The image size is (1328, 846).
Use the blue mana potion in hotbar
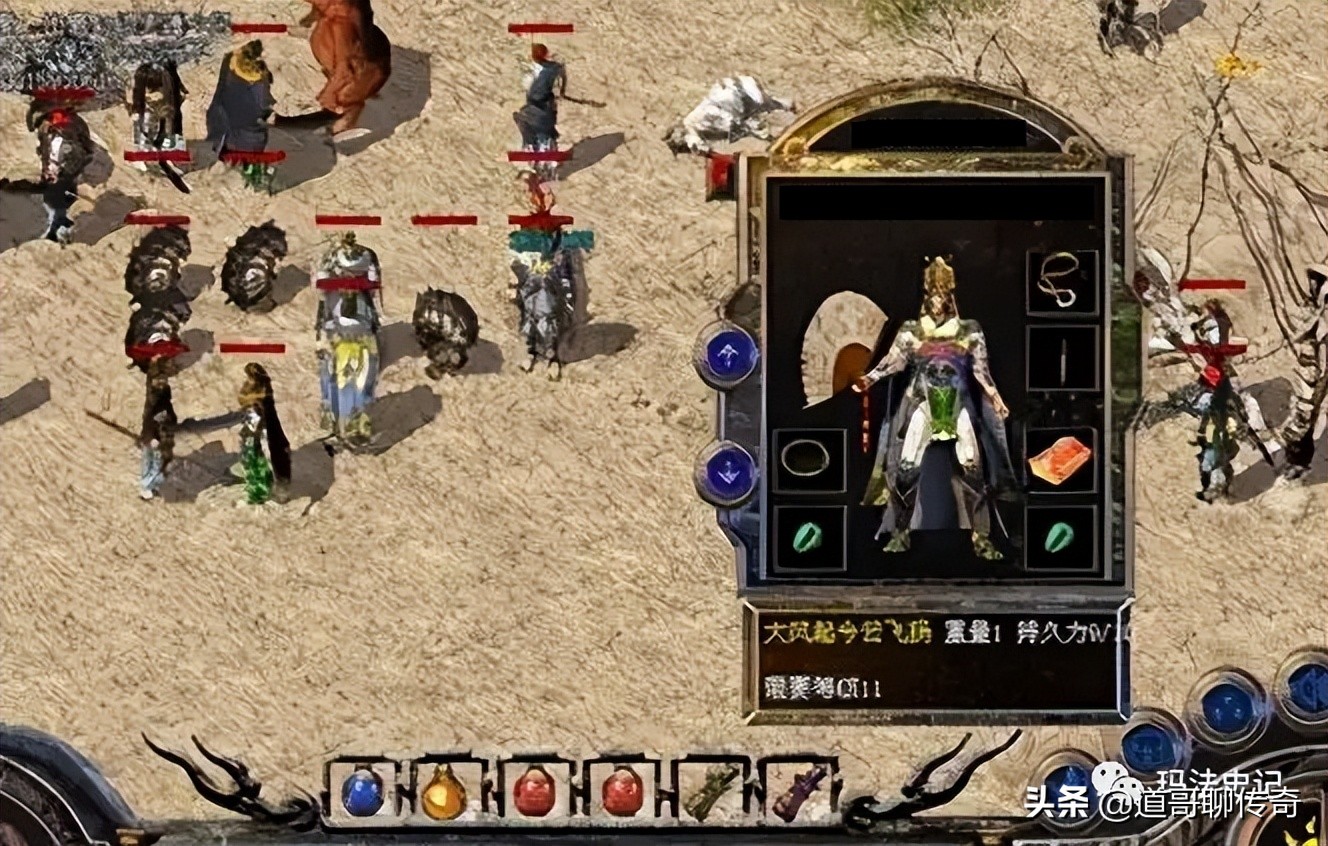tap(362, 792)
